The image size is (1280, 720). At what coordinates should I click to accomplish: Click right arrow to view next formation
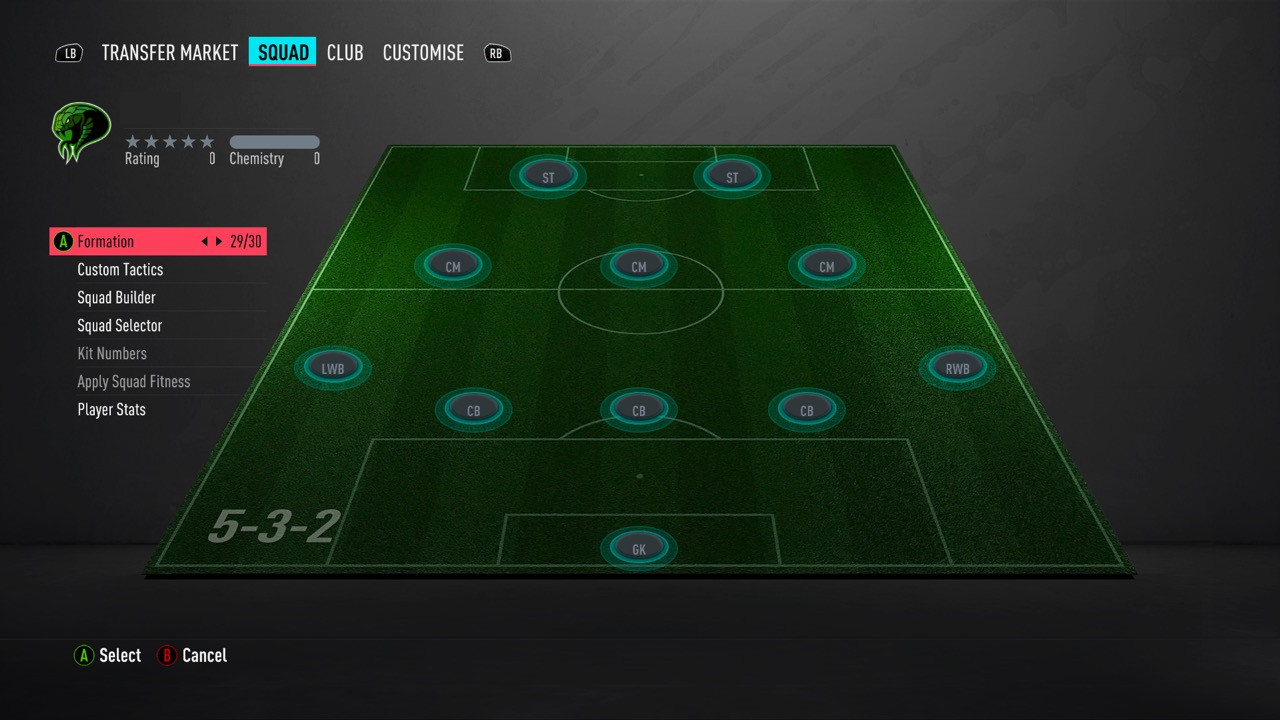point(219,241)
